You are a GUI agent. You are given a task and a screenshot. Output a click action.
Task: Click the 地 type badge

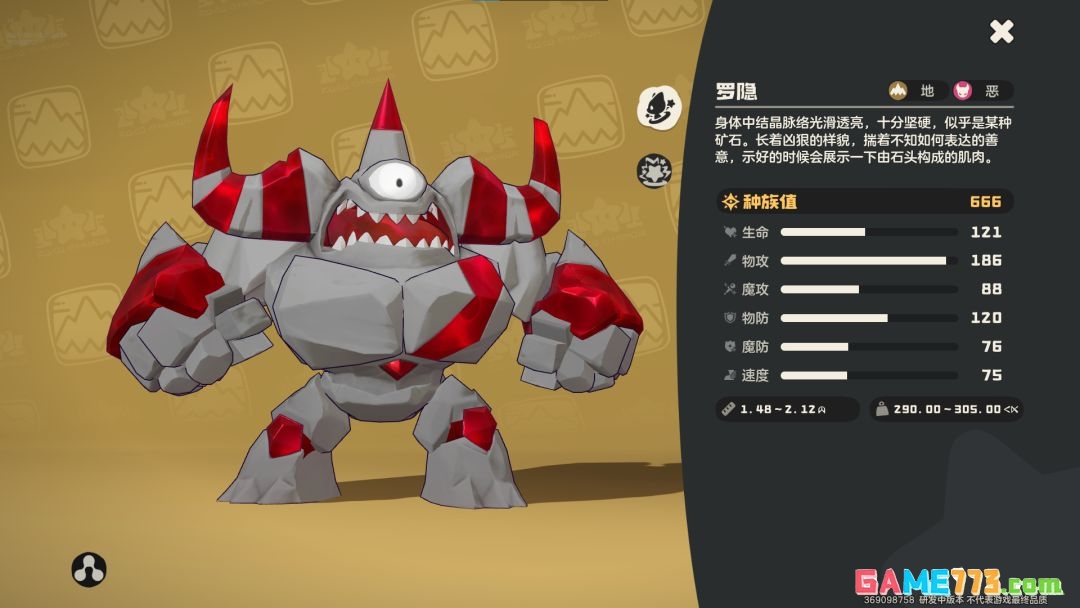pyautogui.click(x=914, y=91)
